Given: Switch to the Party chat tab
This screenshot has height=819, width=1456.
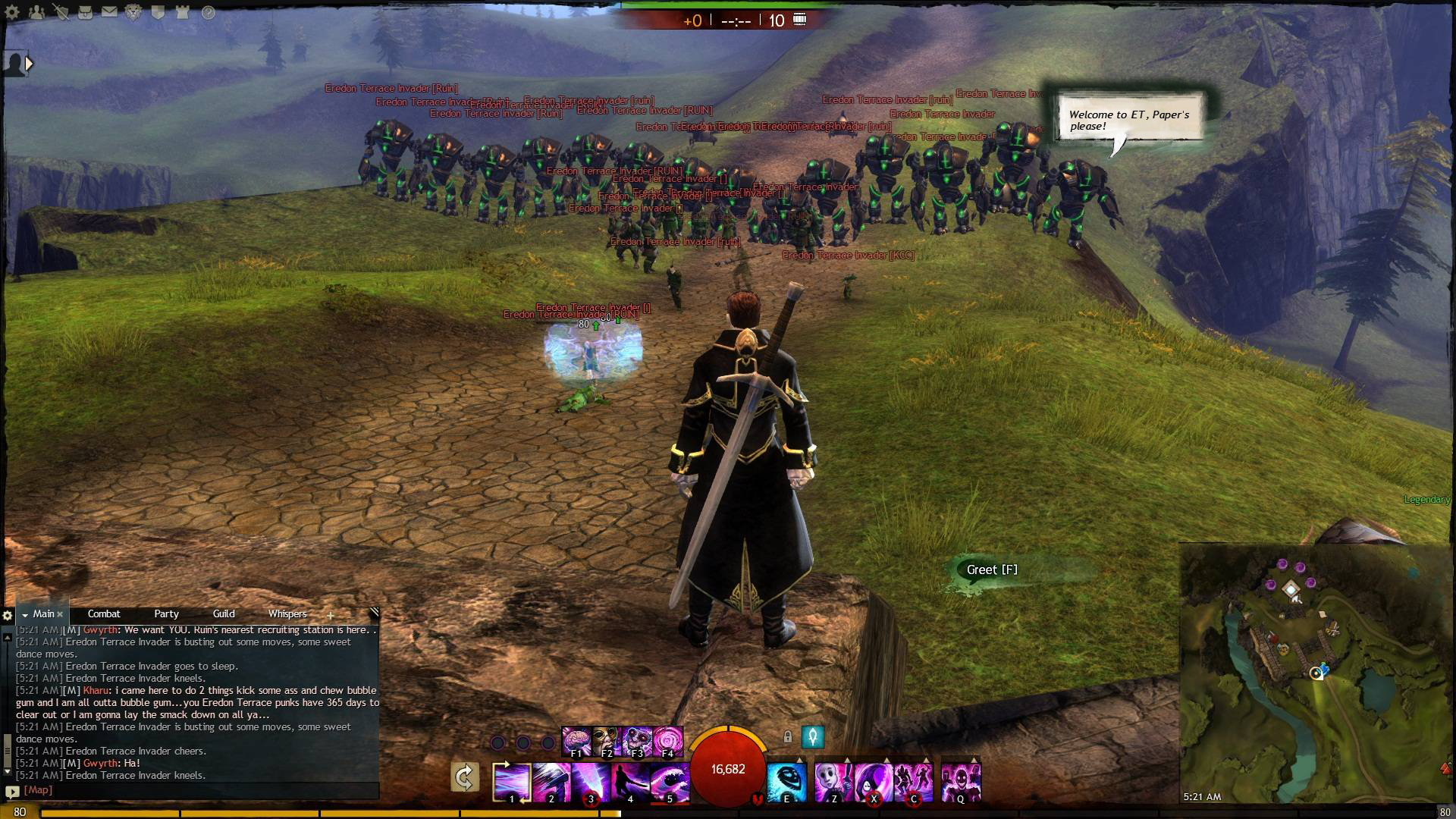Looking at the screenshot, I should 166,614.
